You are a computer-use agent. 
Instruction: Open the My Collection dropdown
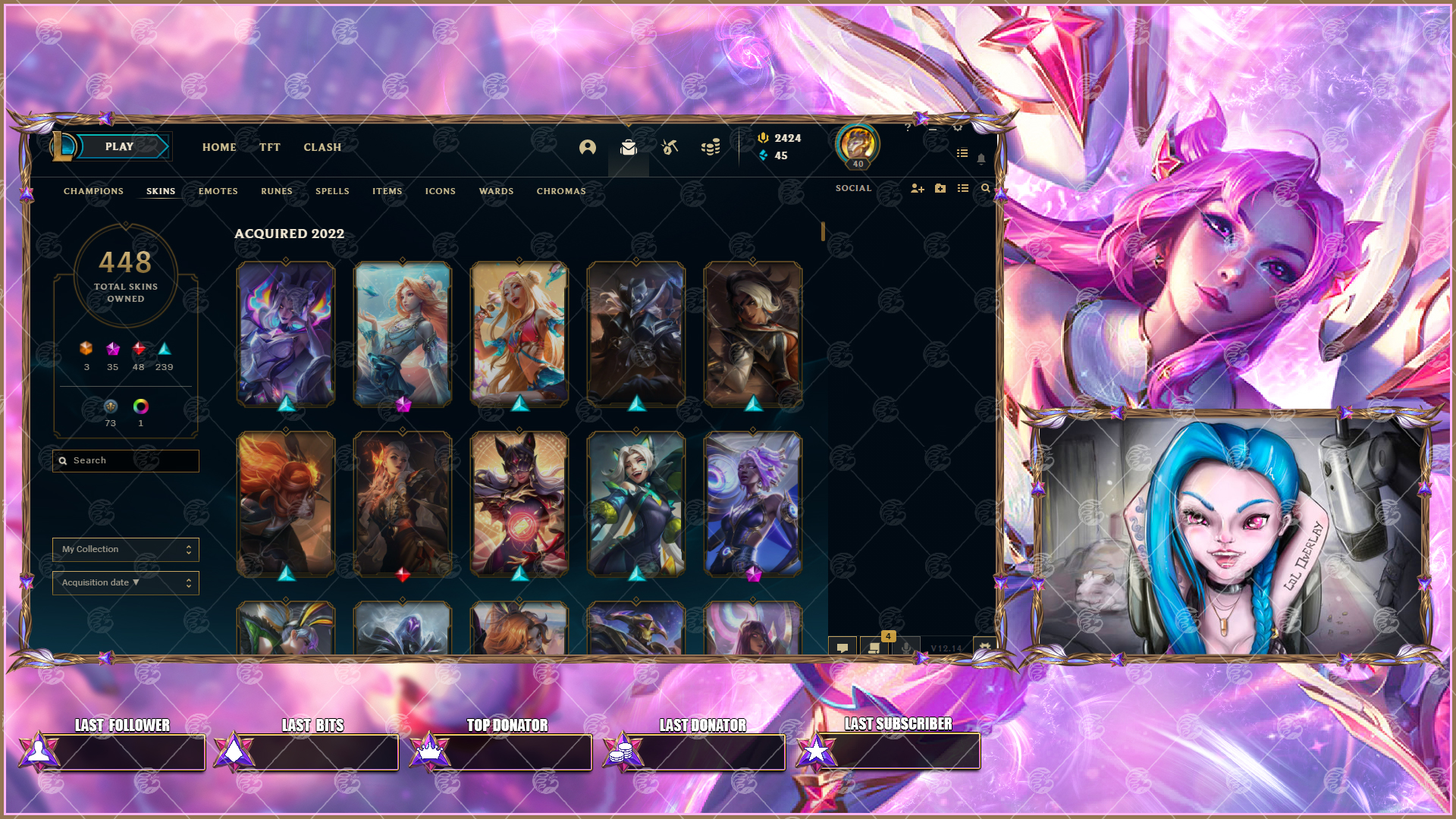pos(125,549)
